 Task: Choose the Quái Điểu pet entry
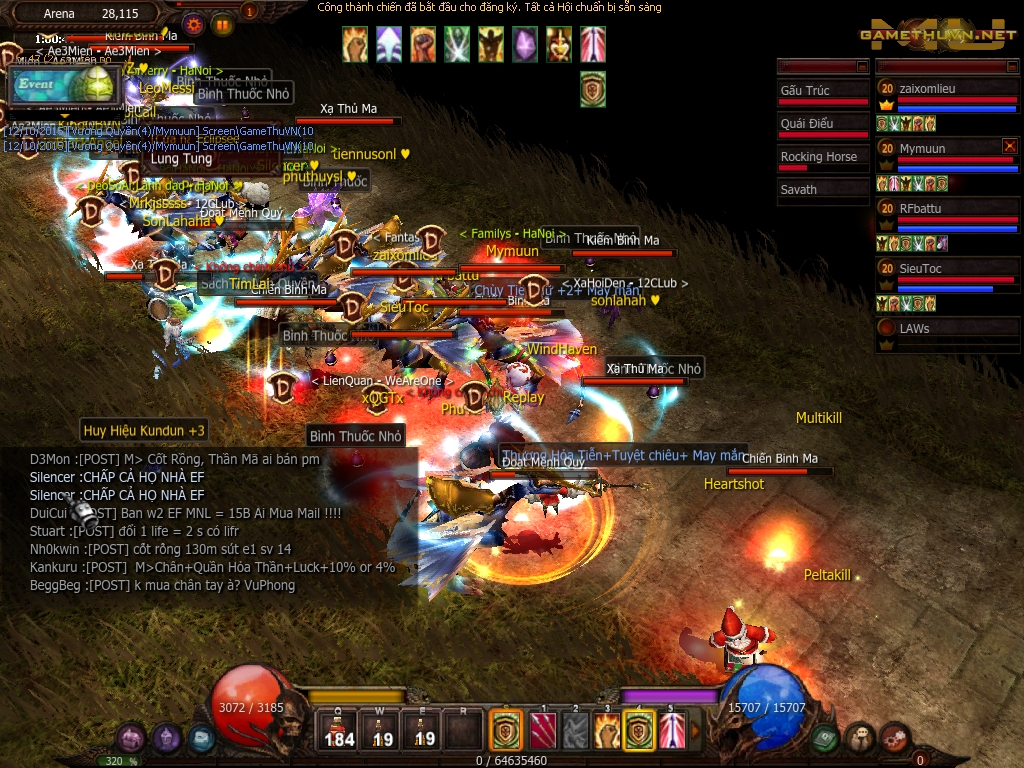823,126
